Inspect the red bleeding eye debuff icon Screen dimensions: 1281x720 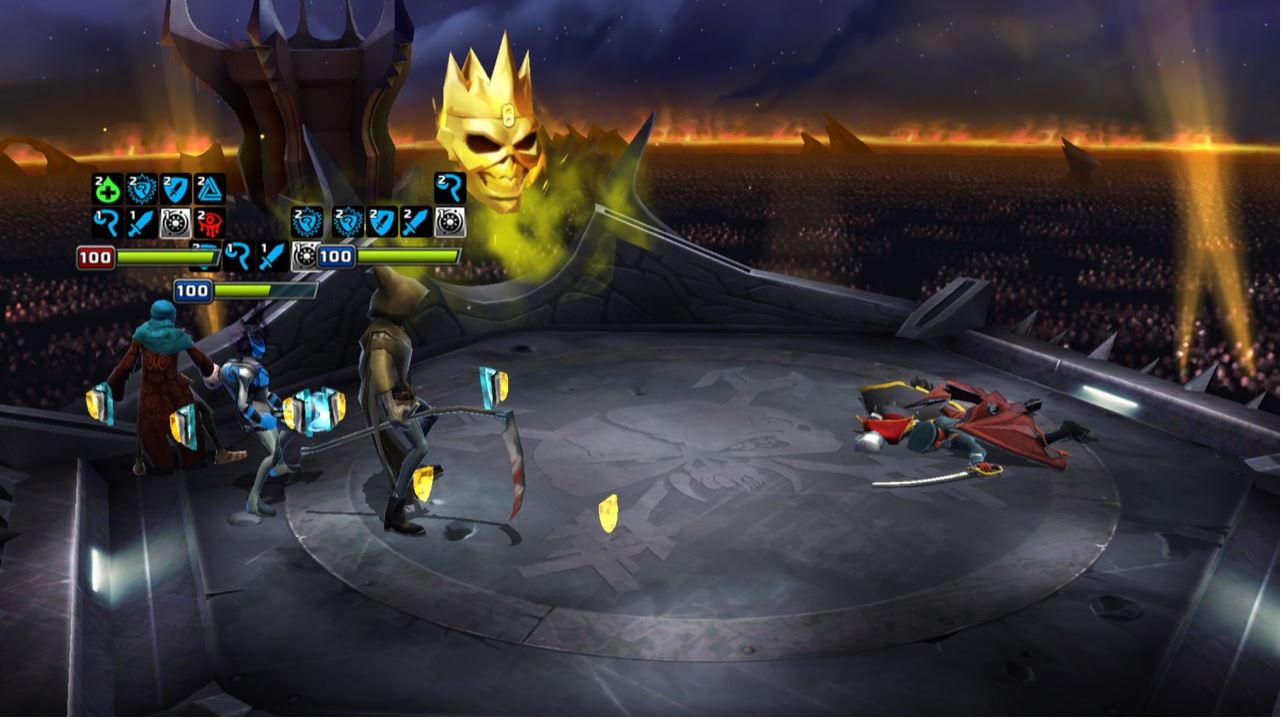point(210,222)
